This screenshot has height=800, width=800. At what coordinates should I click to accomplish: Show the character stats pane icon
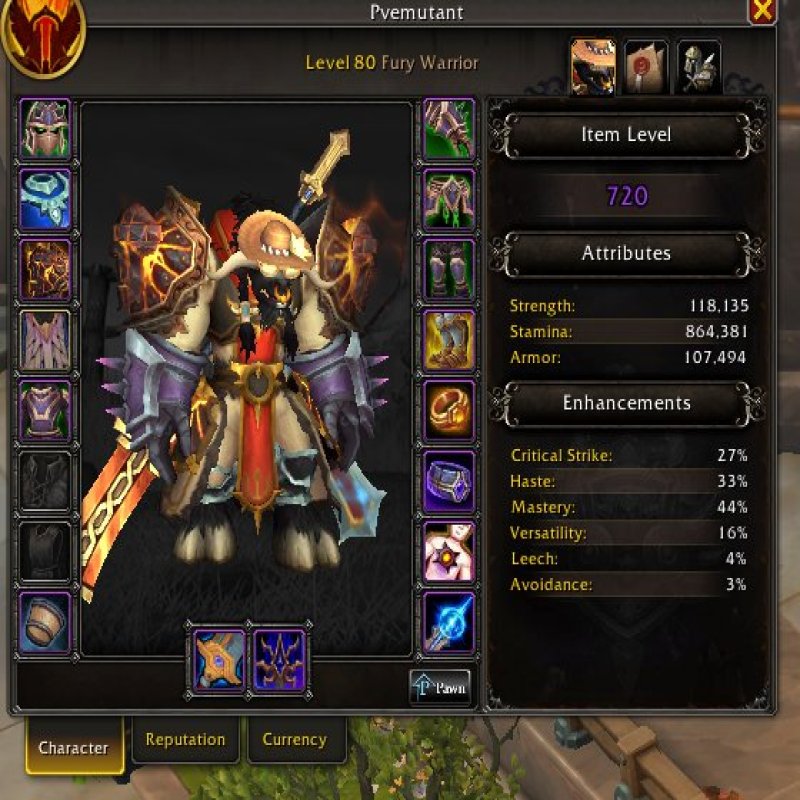pyautogui.click(x=592, y=66)
